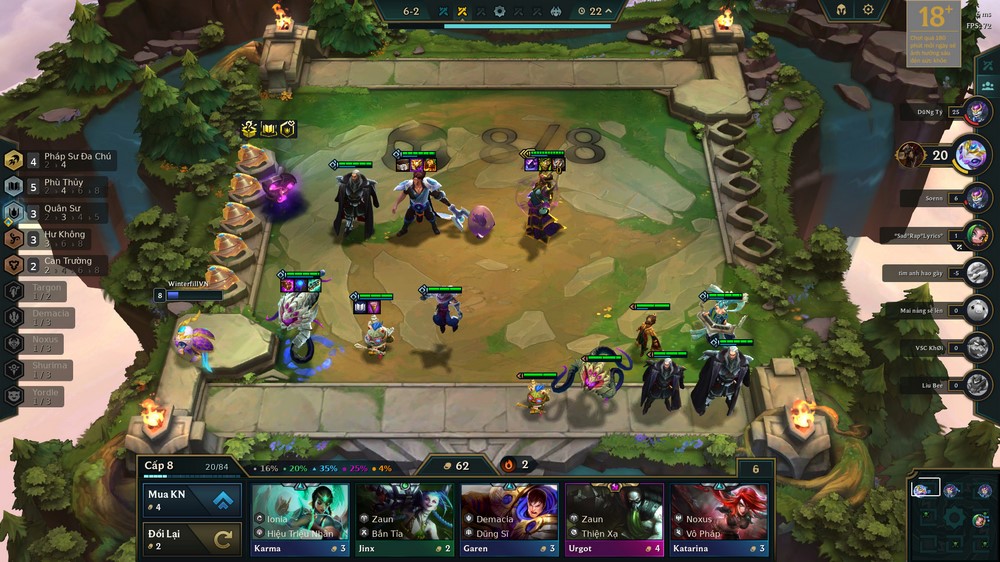Inspect the Can Trường trait
Screen dimensions: 1000x562
(x=60, y=264)
